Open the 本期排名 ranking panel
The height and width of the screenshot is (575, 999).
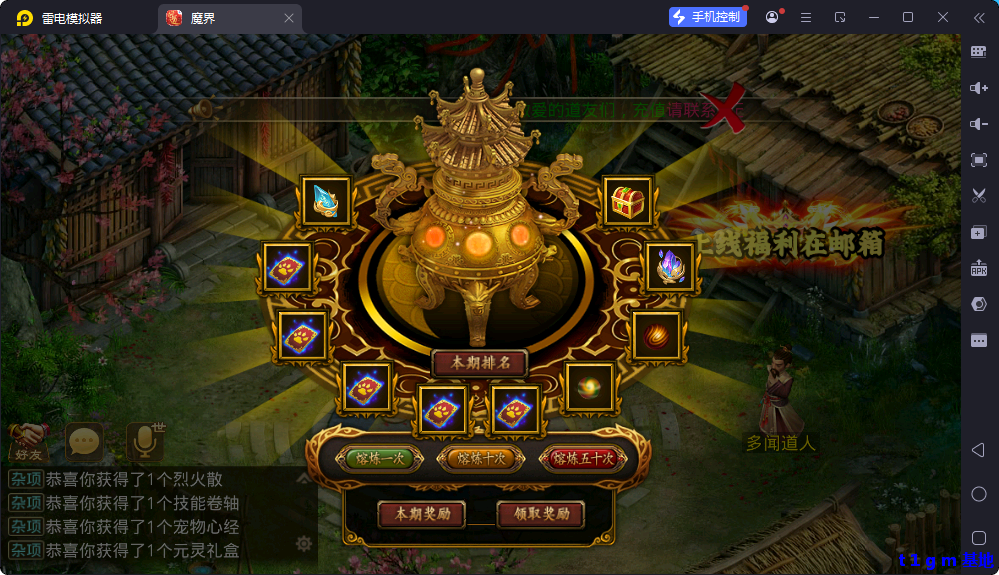[x=481, y=363]
